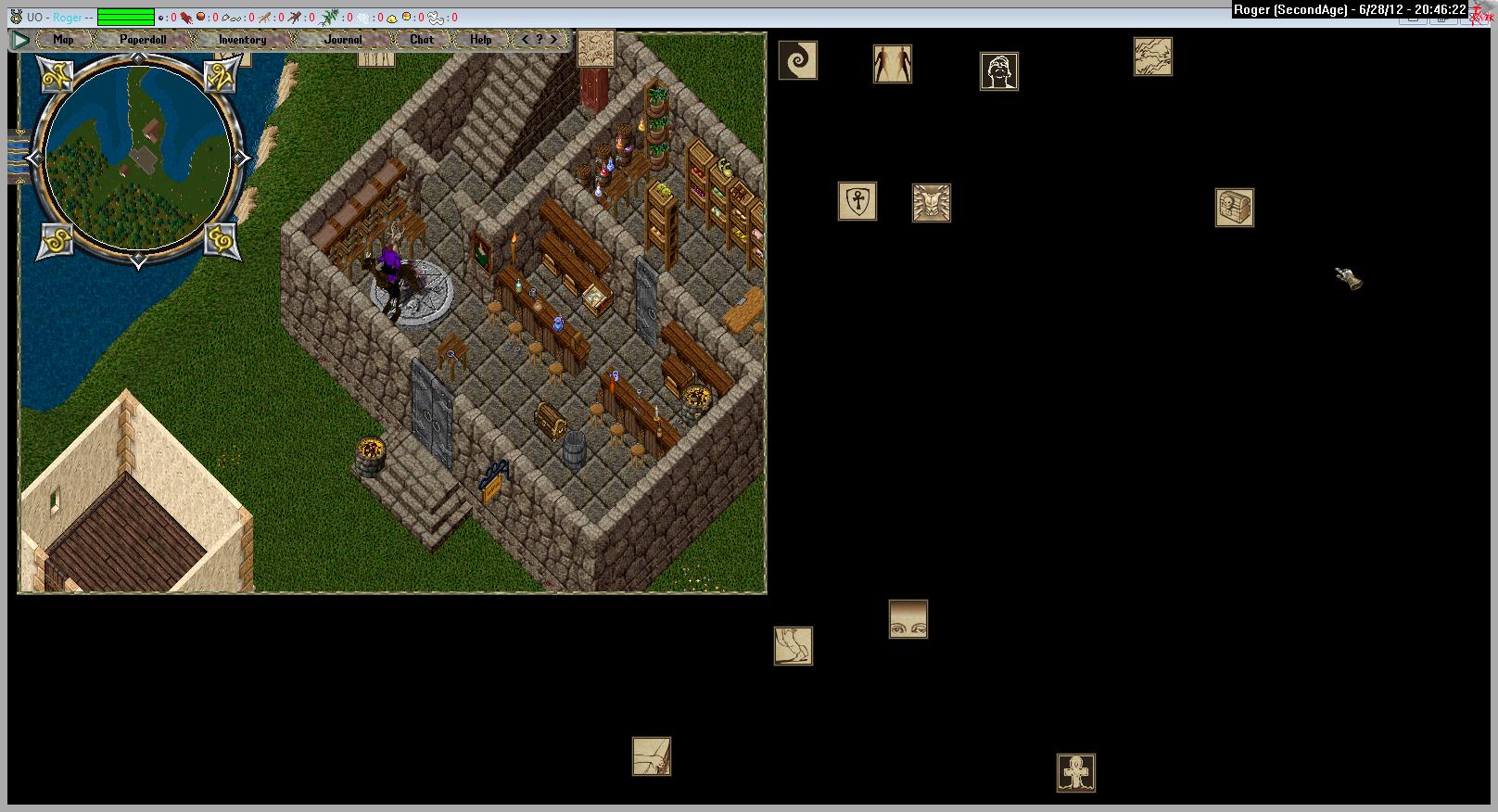
Task: Open the Journal
Action: (x=342, y=40)
